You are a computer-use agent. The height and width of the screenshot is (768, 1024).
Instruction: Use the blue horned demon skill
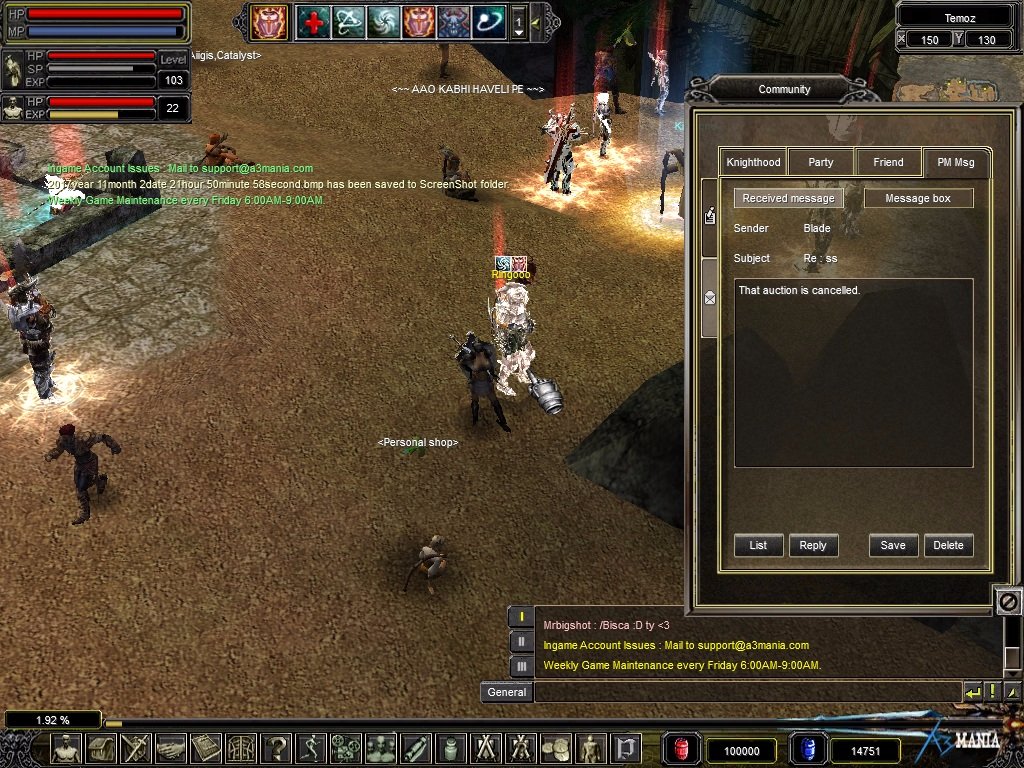pyautogui.click(x=453, y=21)
